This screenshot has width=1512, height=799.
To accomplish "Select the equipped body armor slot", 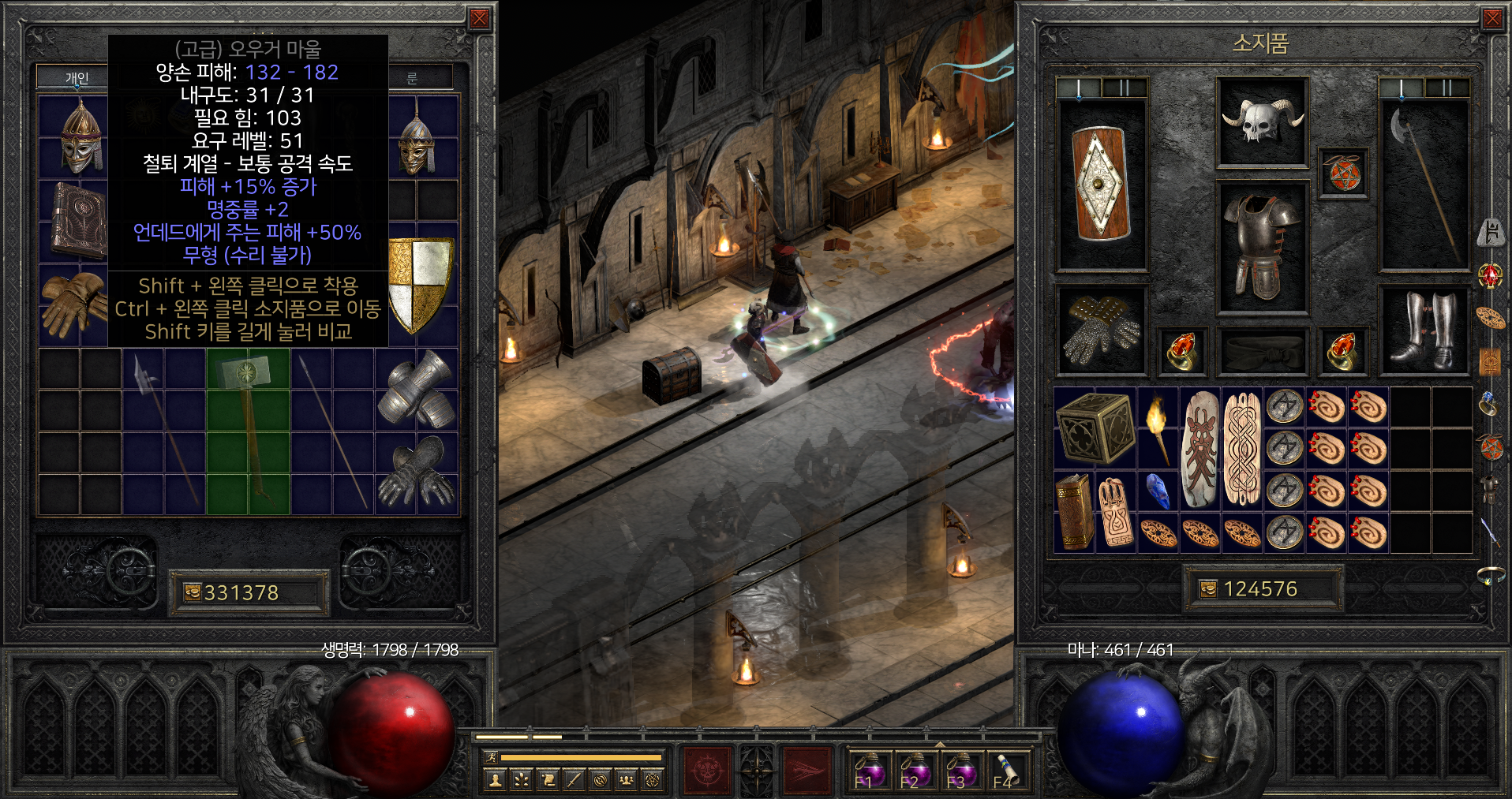I will 1262,248.
